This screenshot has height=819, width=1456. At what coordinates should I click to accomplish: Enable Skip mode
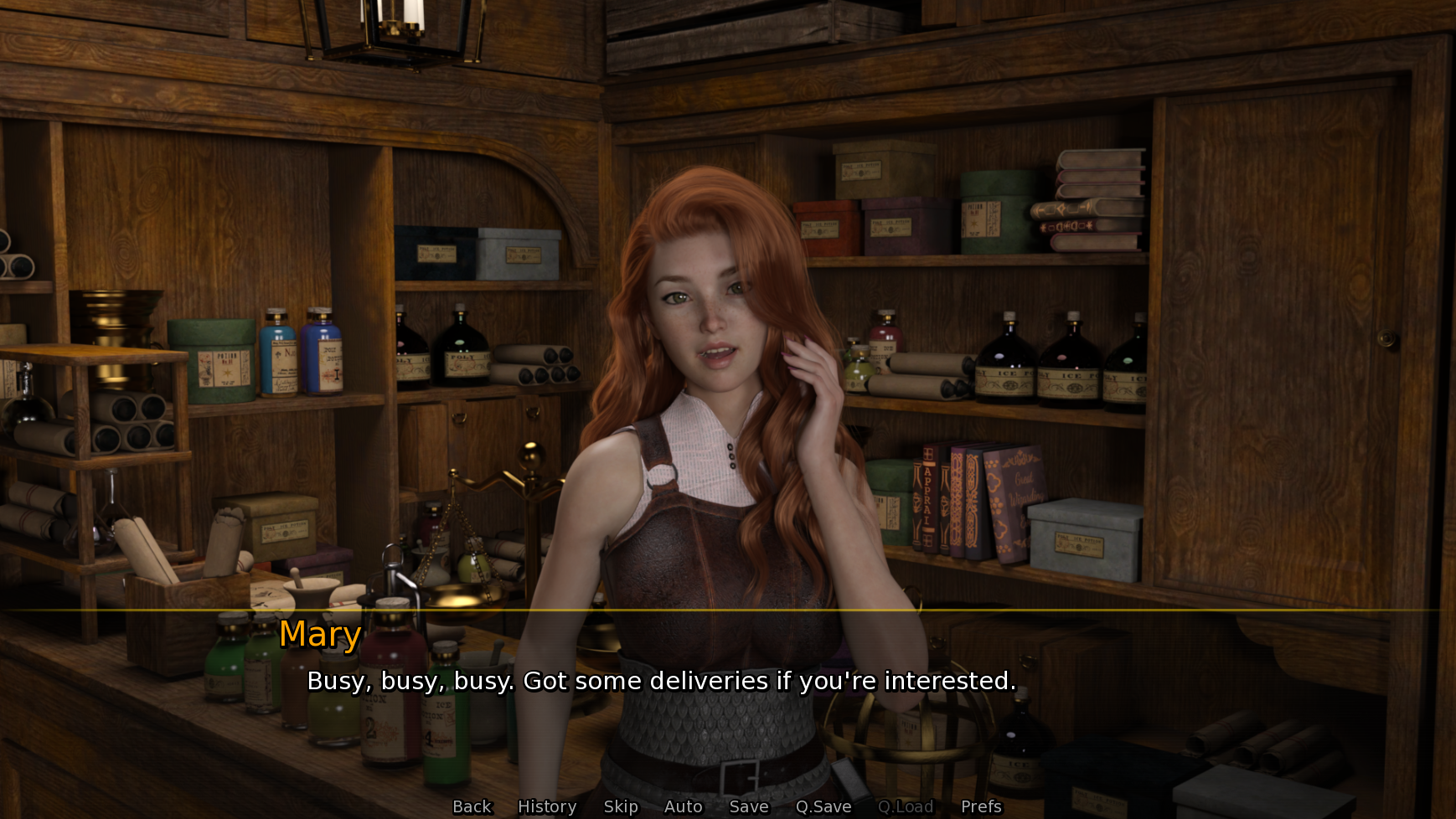[x=620, y=806]
